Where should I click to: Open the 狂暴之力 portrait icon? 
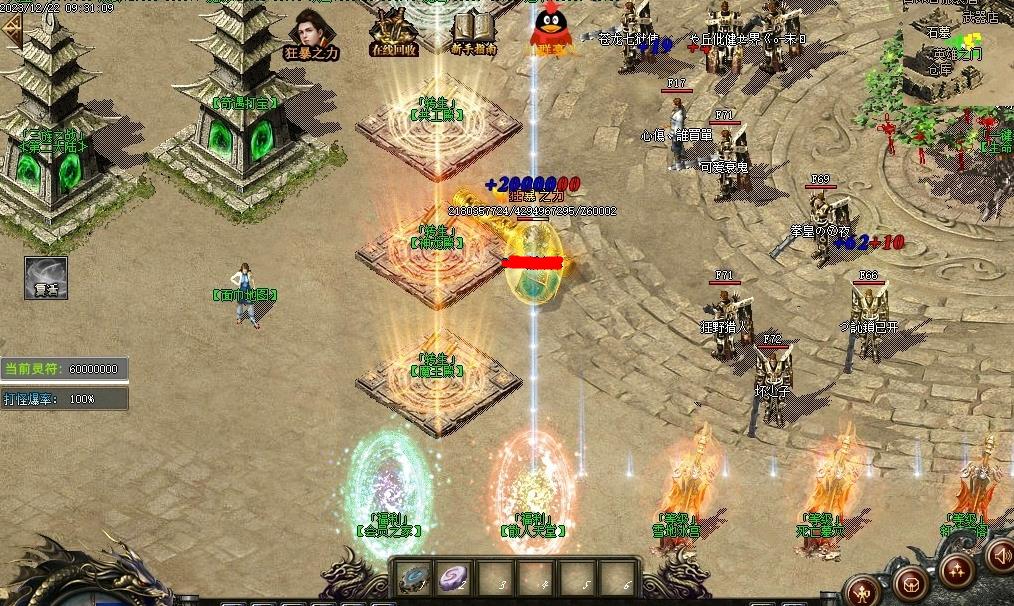tap(314, 33)
